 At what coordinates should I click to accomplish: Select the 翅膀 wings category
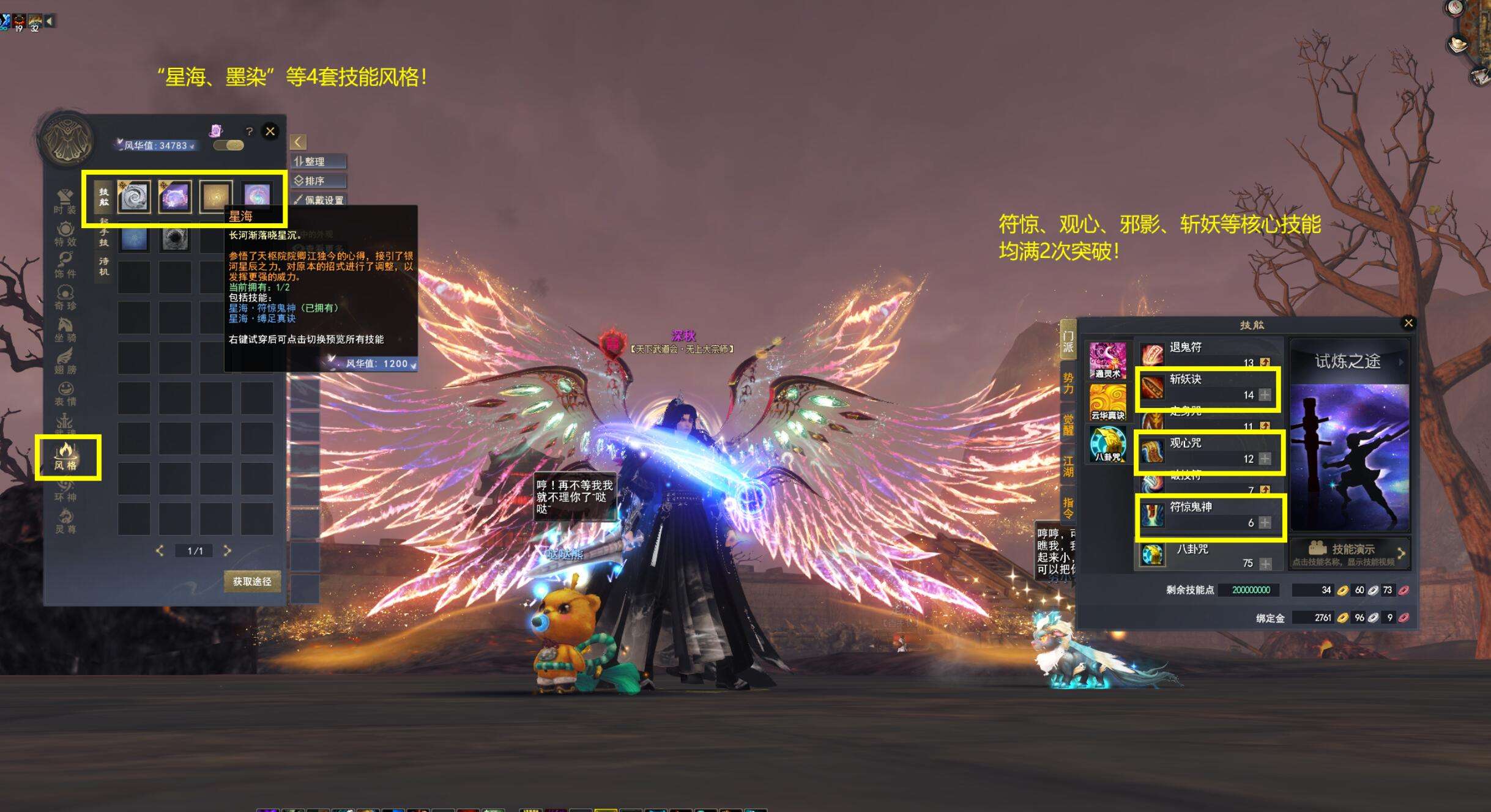point(65,361)
